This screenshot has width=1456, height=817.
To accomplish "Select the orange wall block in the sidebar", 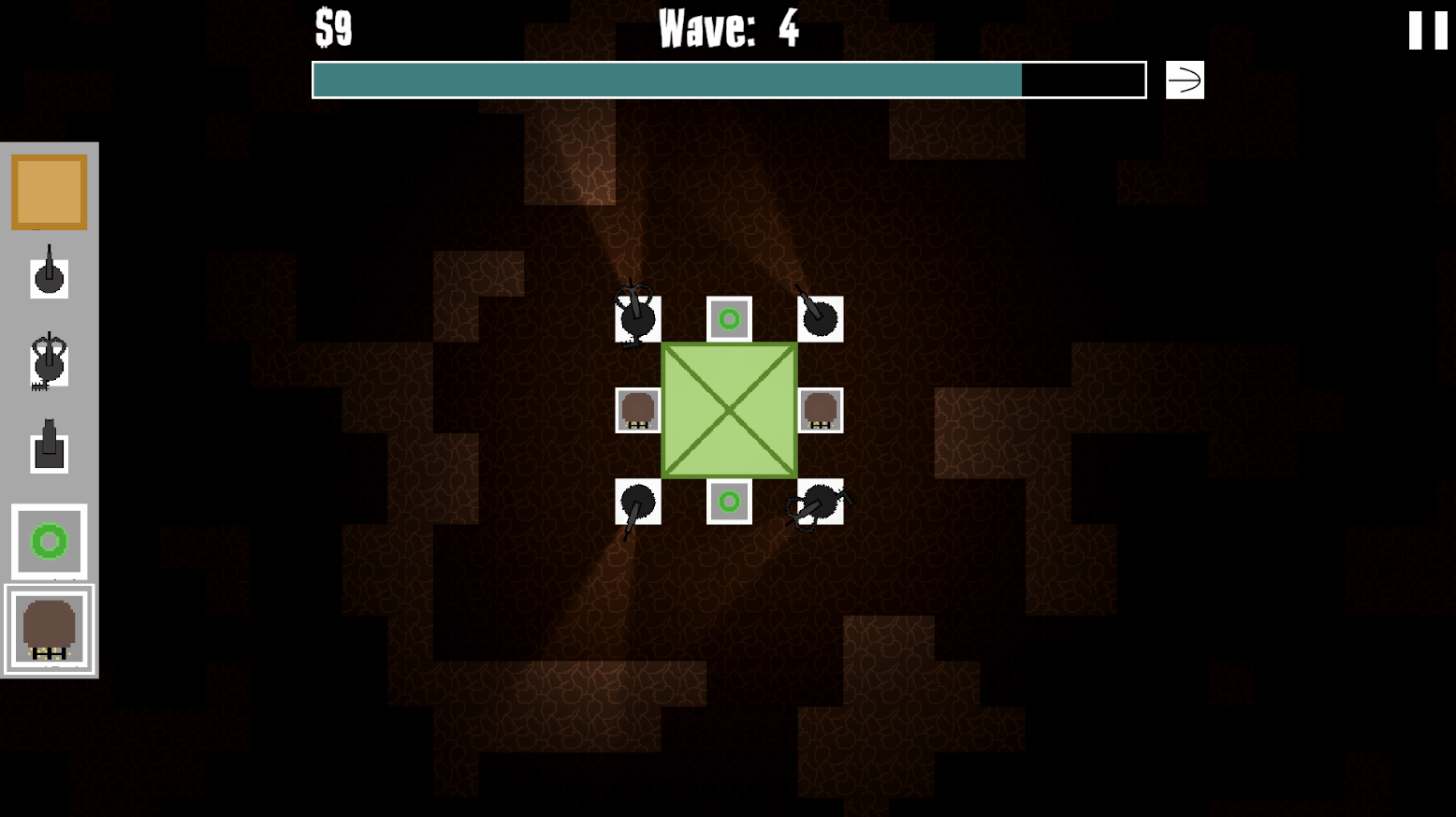I will click(x=49, y=190).
